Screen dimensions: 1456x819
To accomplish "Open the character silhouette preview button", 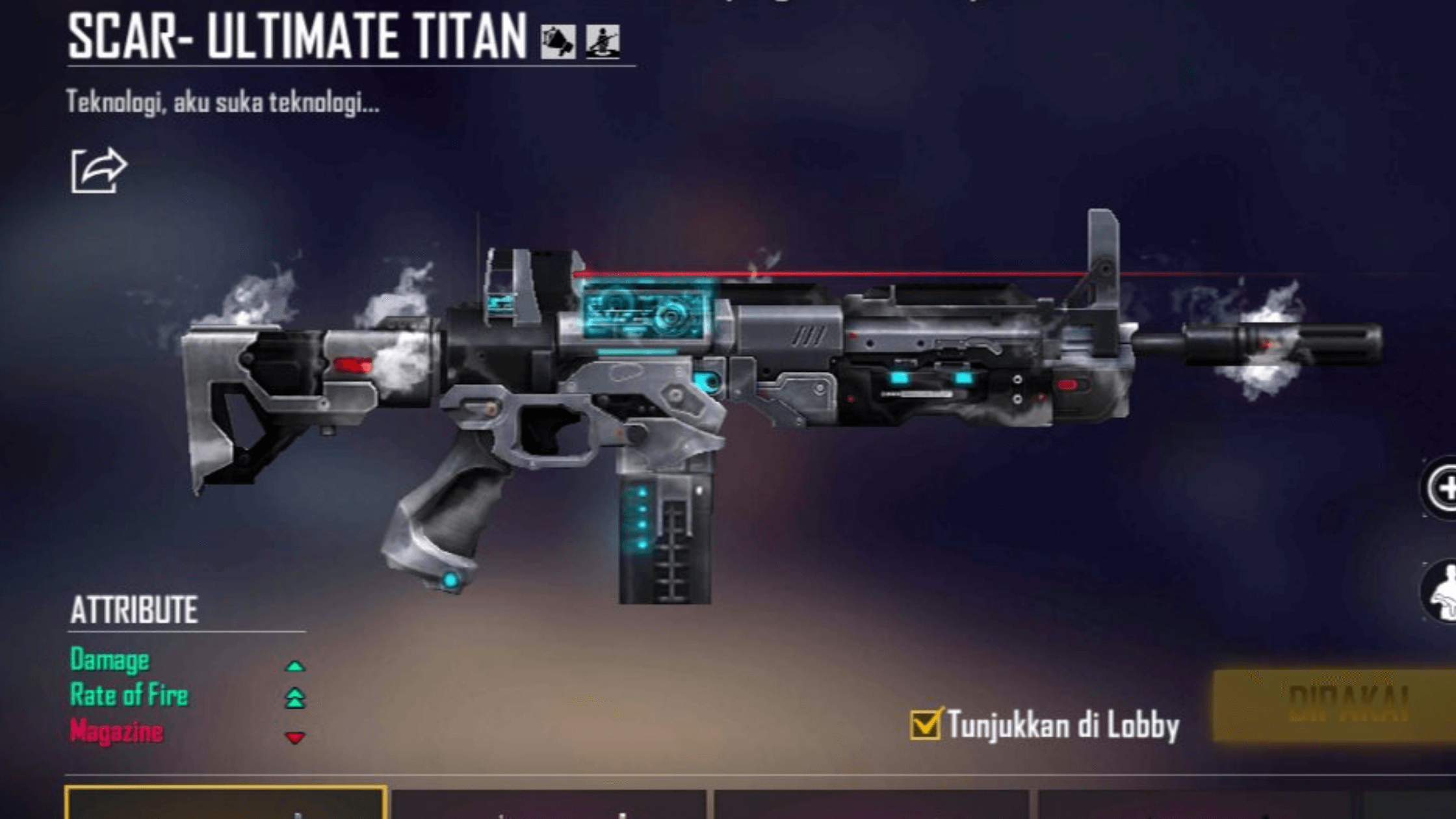I will [x=1444, y=593].
